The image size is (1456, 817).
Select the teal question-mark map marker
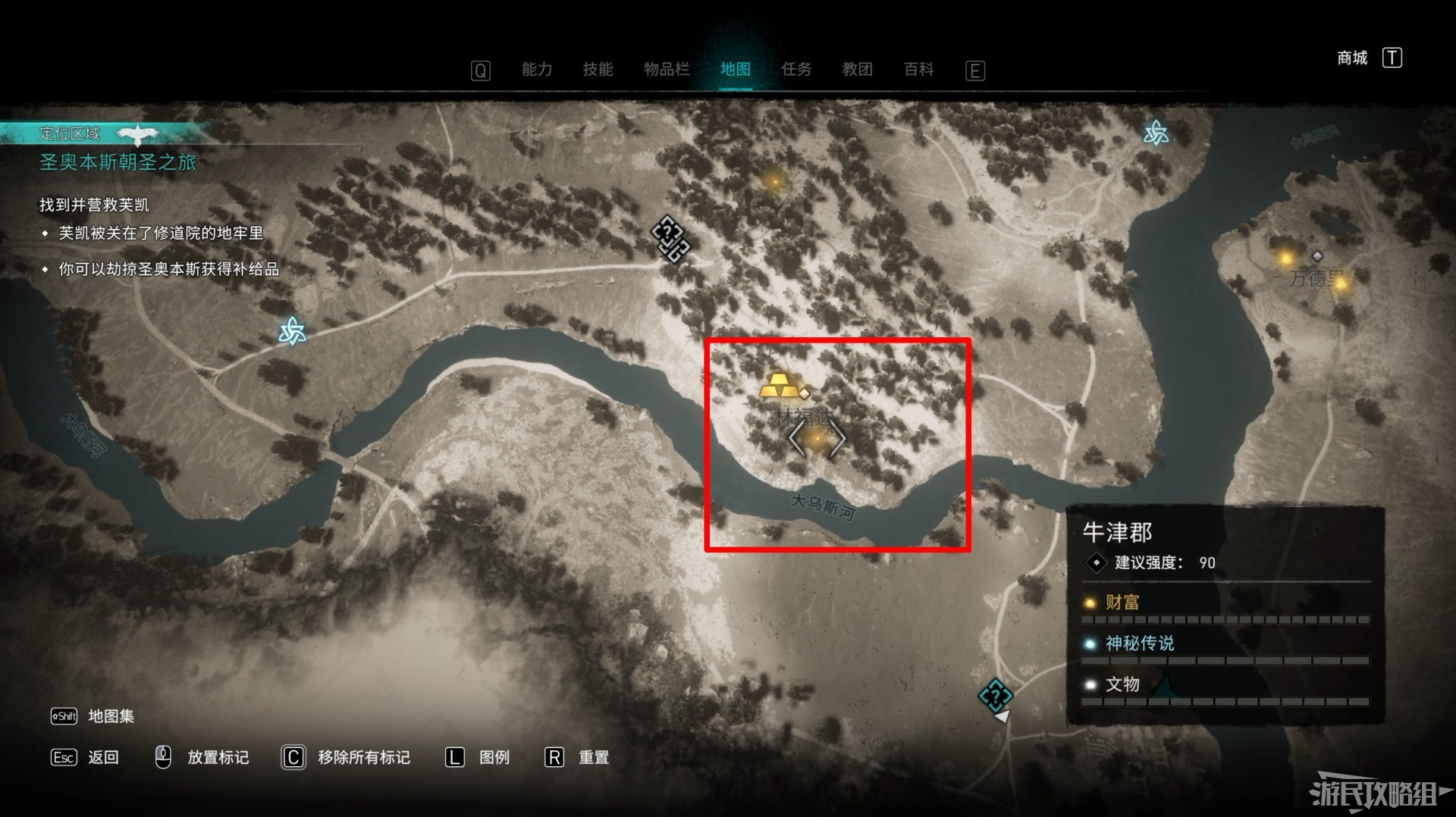[995, 695]
